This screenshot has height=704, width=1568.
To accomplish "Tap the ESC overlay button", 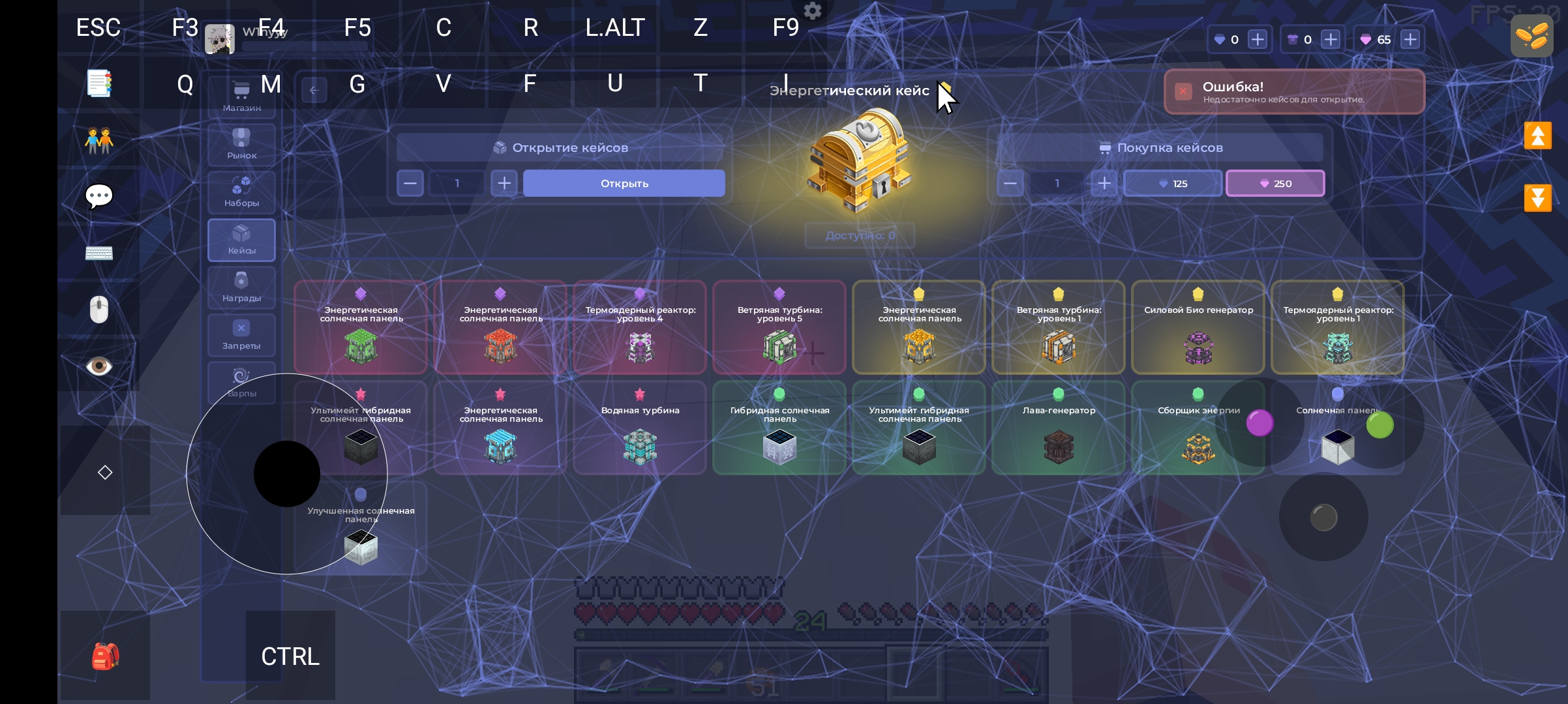I will (x=98, y=27).
